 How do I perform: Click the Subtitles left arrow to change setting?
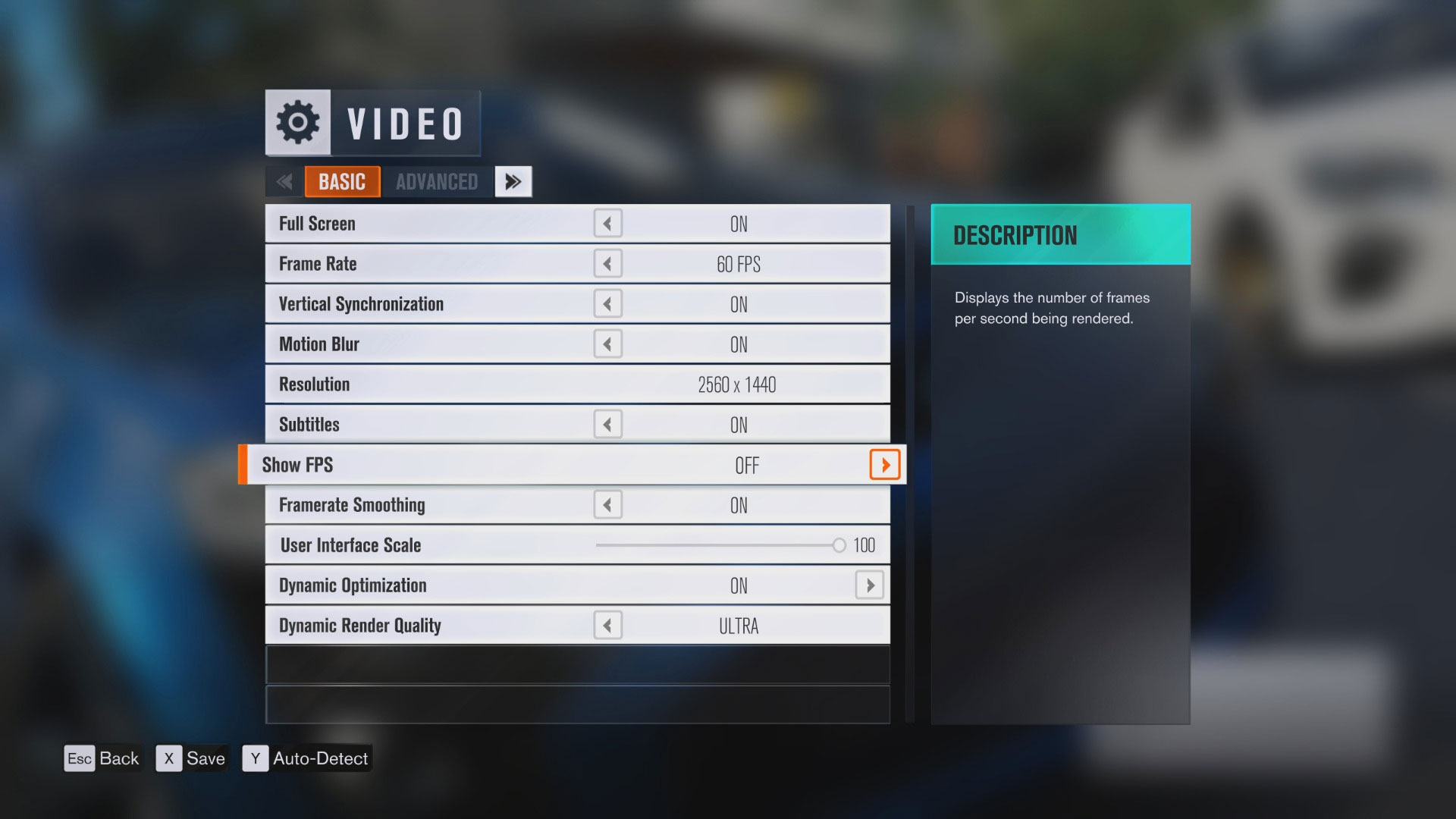coord(607,424)
